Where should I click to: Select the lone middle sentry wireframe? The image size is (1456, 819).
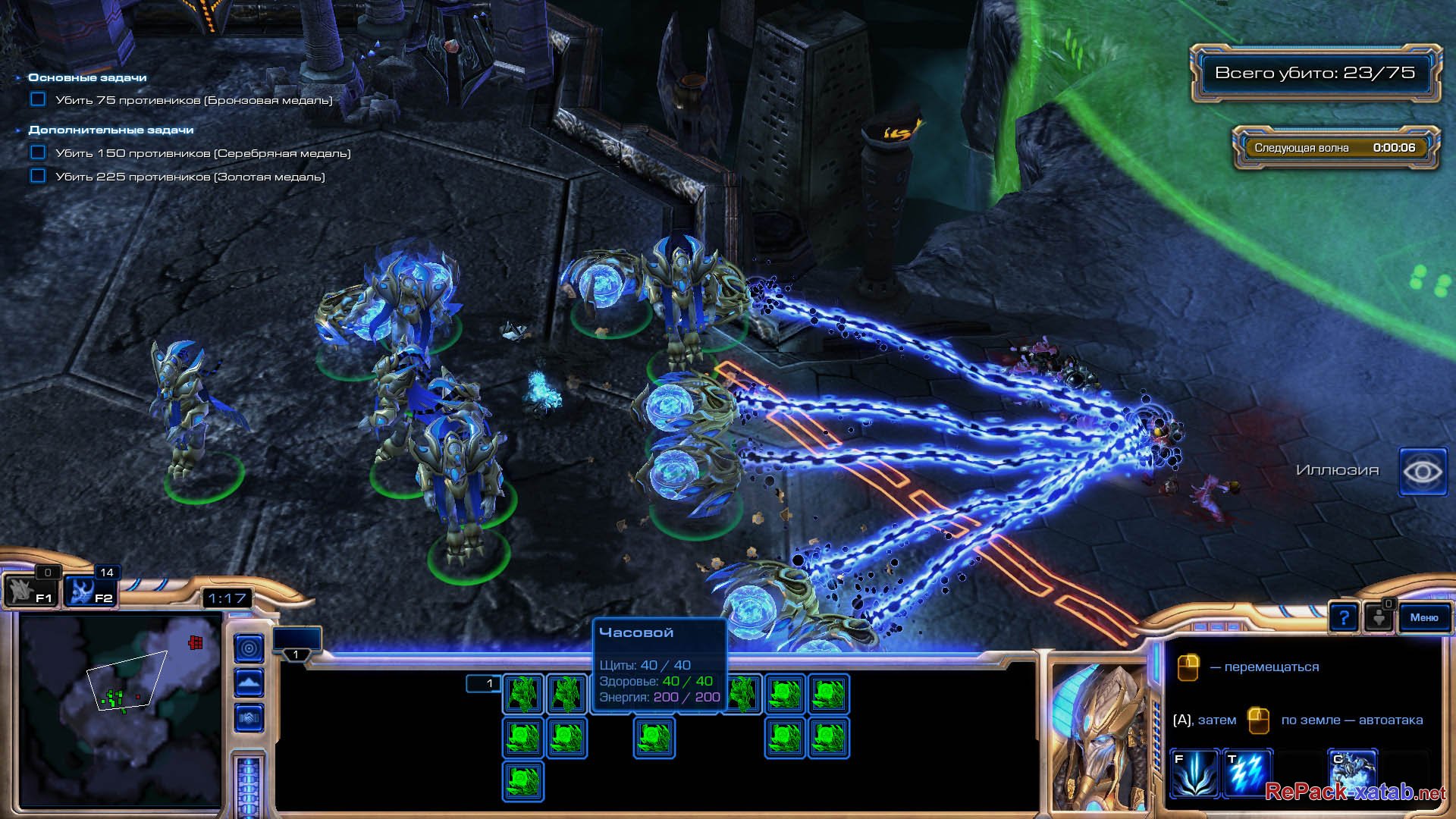point(654,738)
